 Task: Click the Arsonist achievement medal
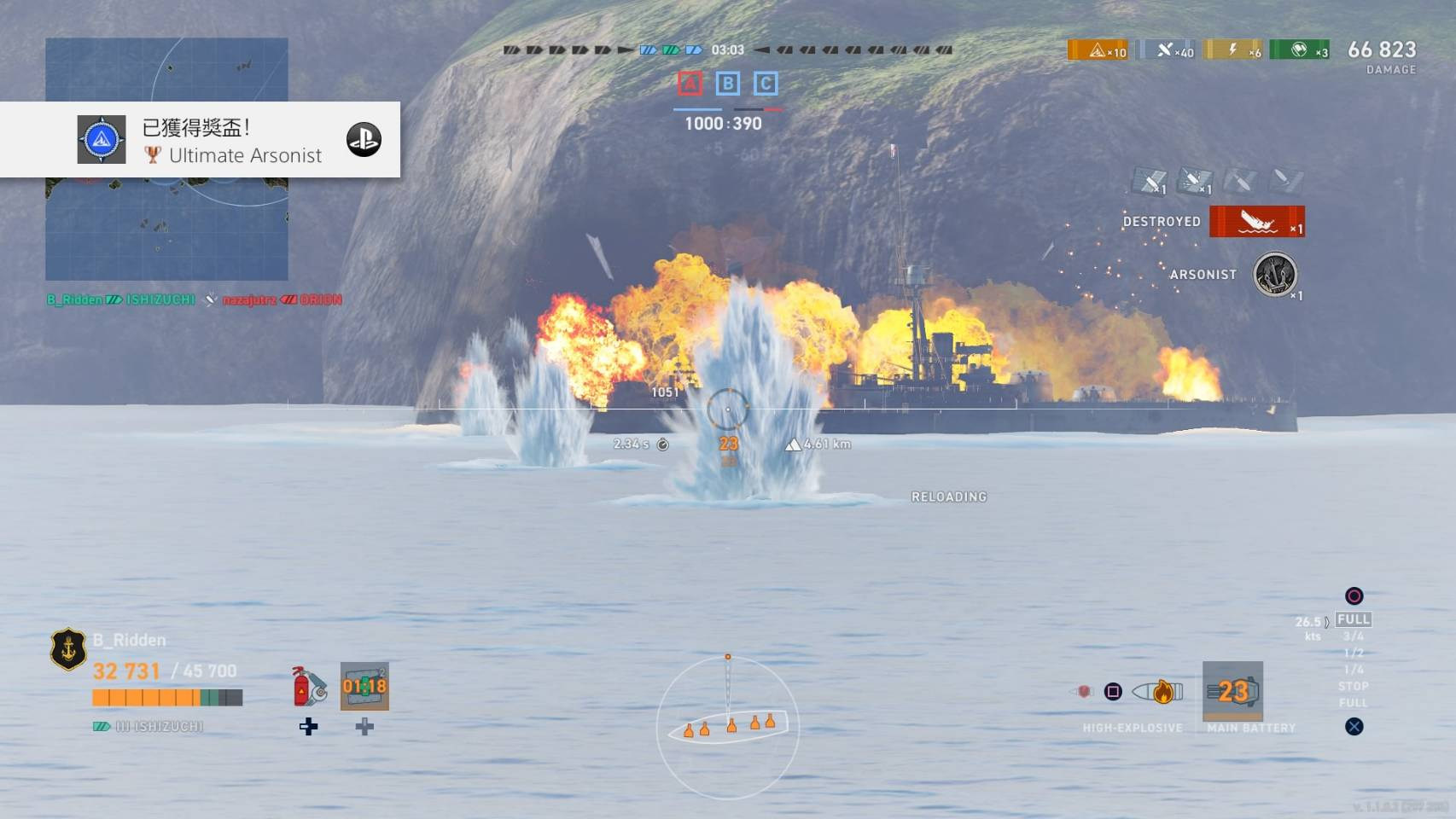click(1274, 275)
